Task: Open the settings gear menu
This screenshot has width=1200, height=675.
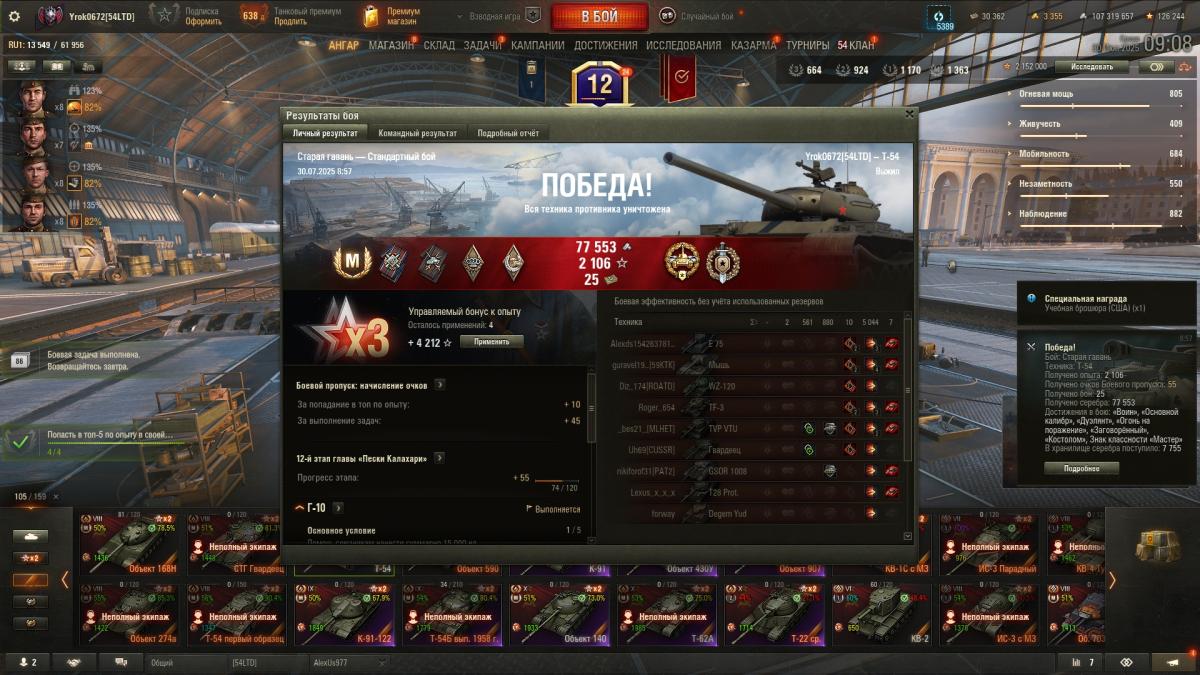Action: tap(14, 16)
